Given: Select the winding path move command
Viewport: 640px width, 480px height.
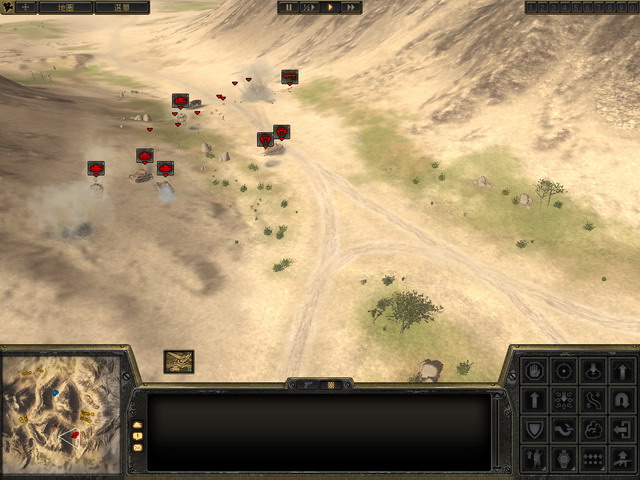Looking at the screenshot, I should 594,401.
